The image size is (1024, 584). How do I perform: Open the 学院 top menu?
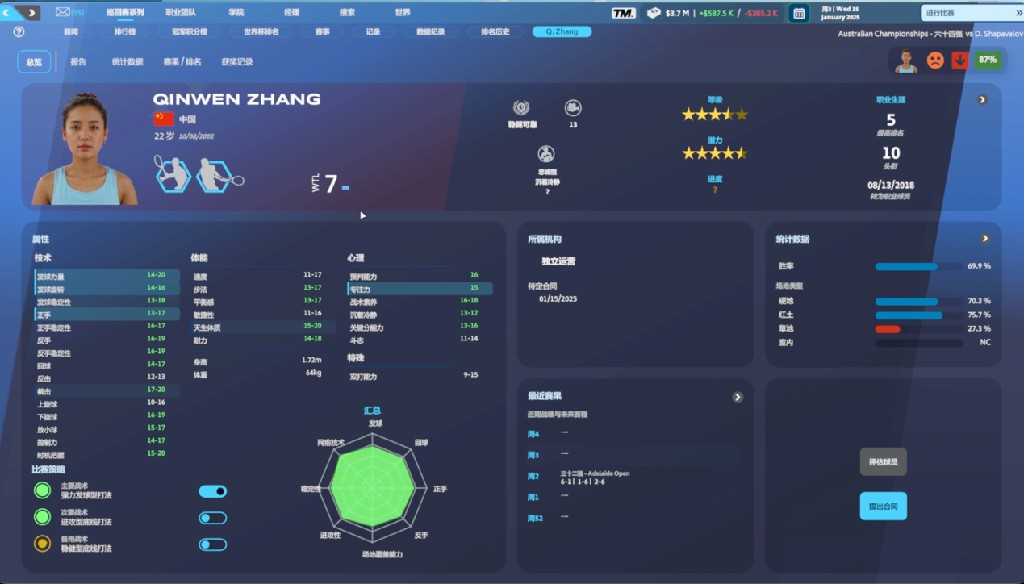(x=236, y=13)
